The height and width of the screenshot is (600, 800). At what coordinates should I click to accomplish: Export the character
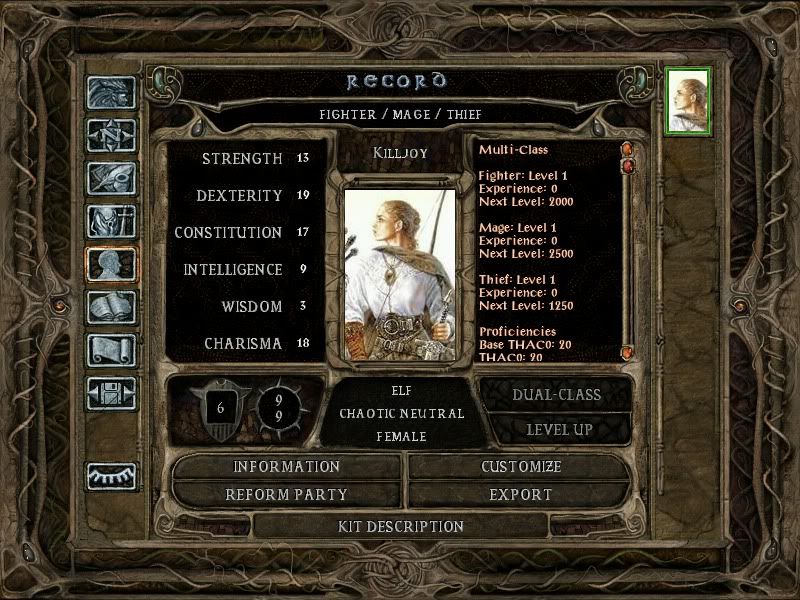[520, 494]
